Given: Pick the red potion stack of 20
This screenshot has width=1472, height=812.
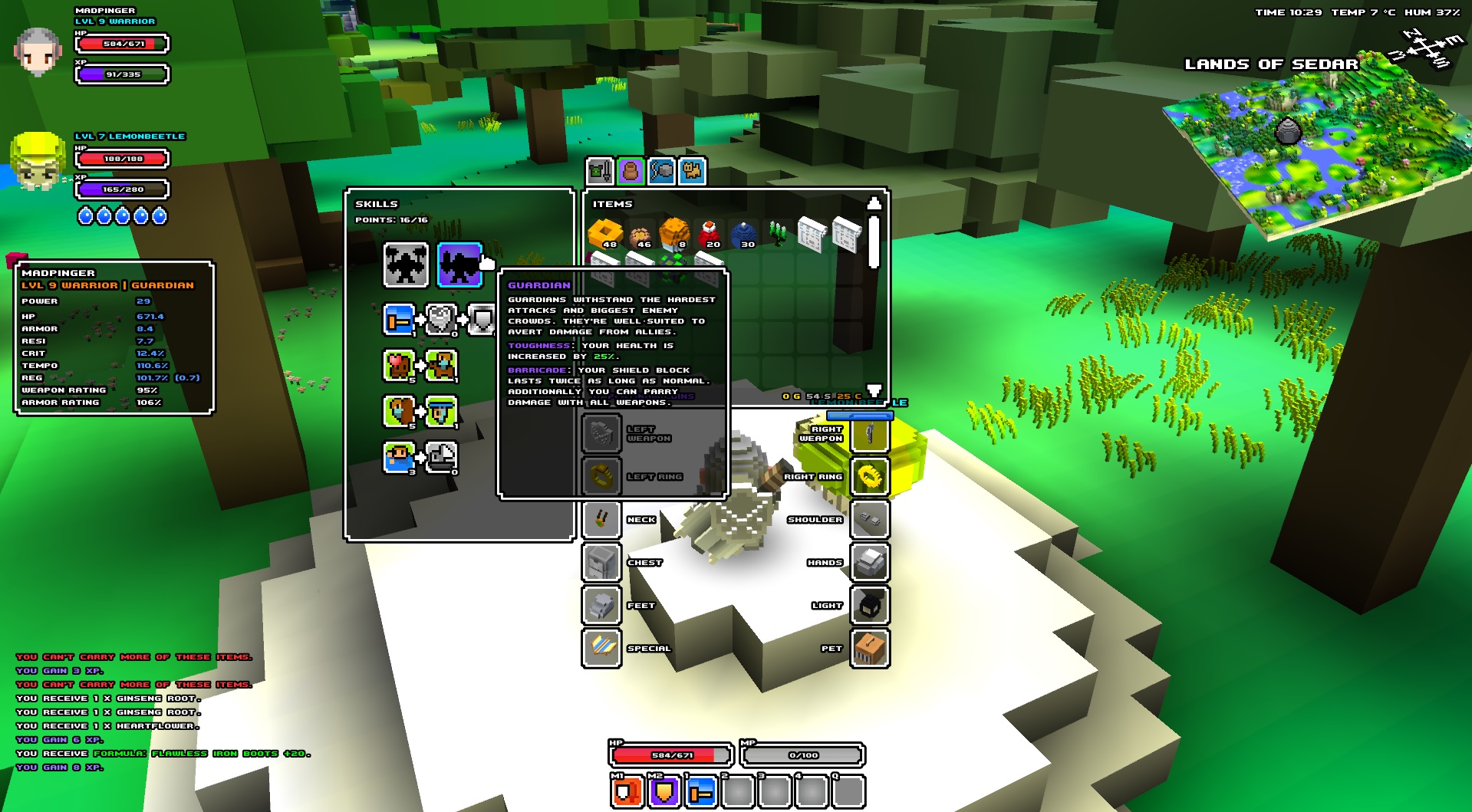Looking at the screenshot, I should (x=709, y=233).
